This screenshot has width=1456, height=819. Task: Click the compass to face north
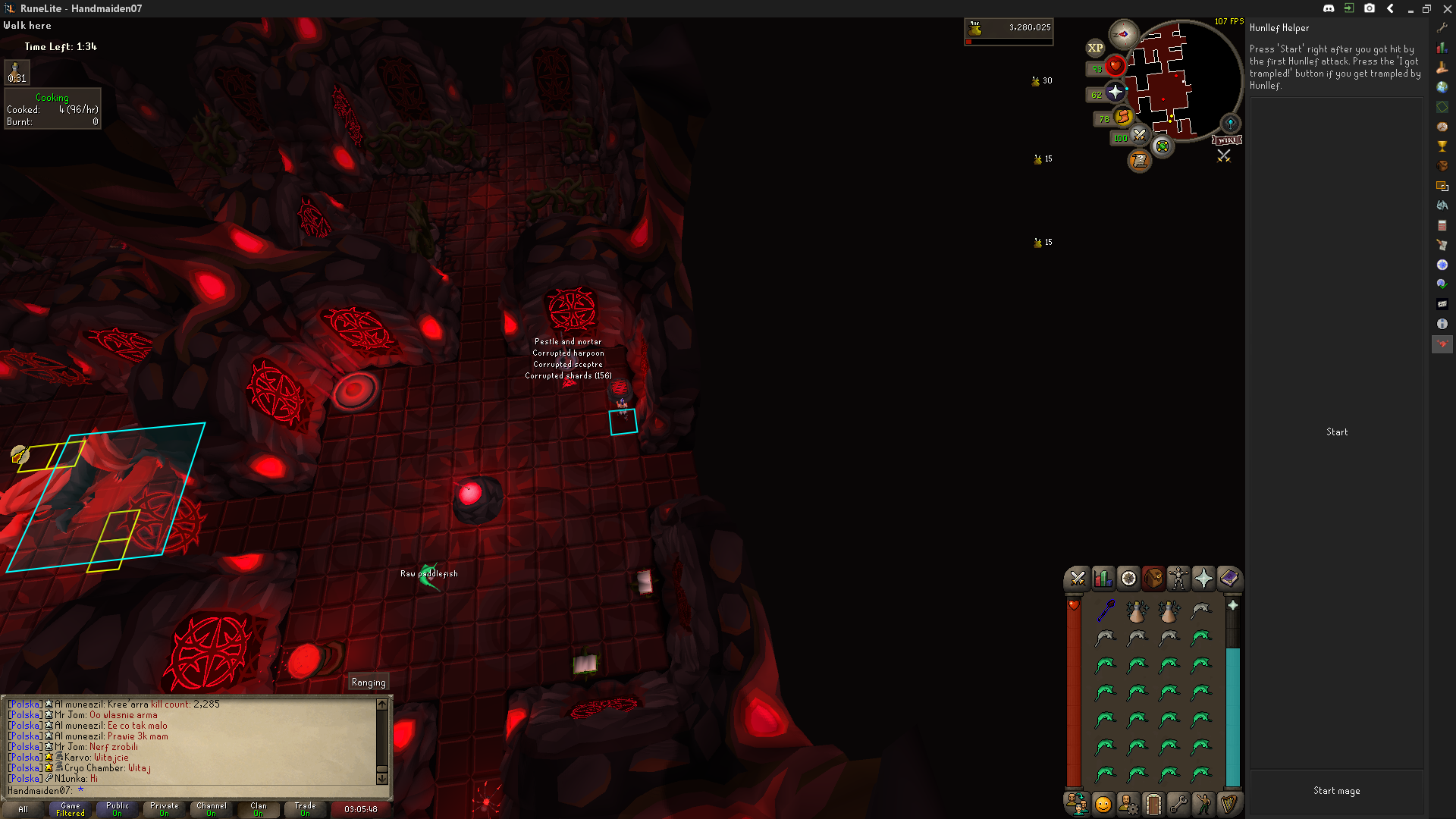[x=1123, y=34]
